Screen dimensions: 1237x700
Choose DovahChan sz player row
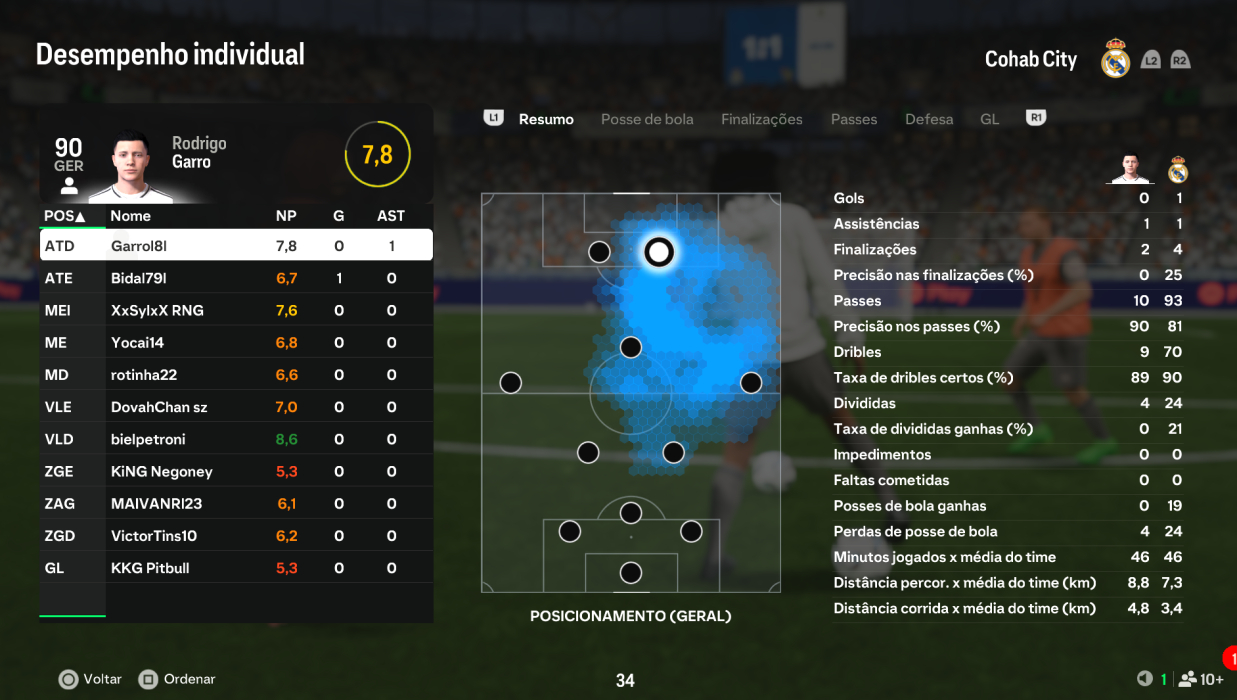[x=236, y=407]
